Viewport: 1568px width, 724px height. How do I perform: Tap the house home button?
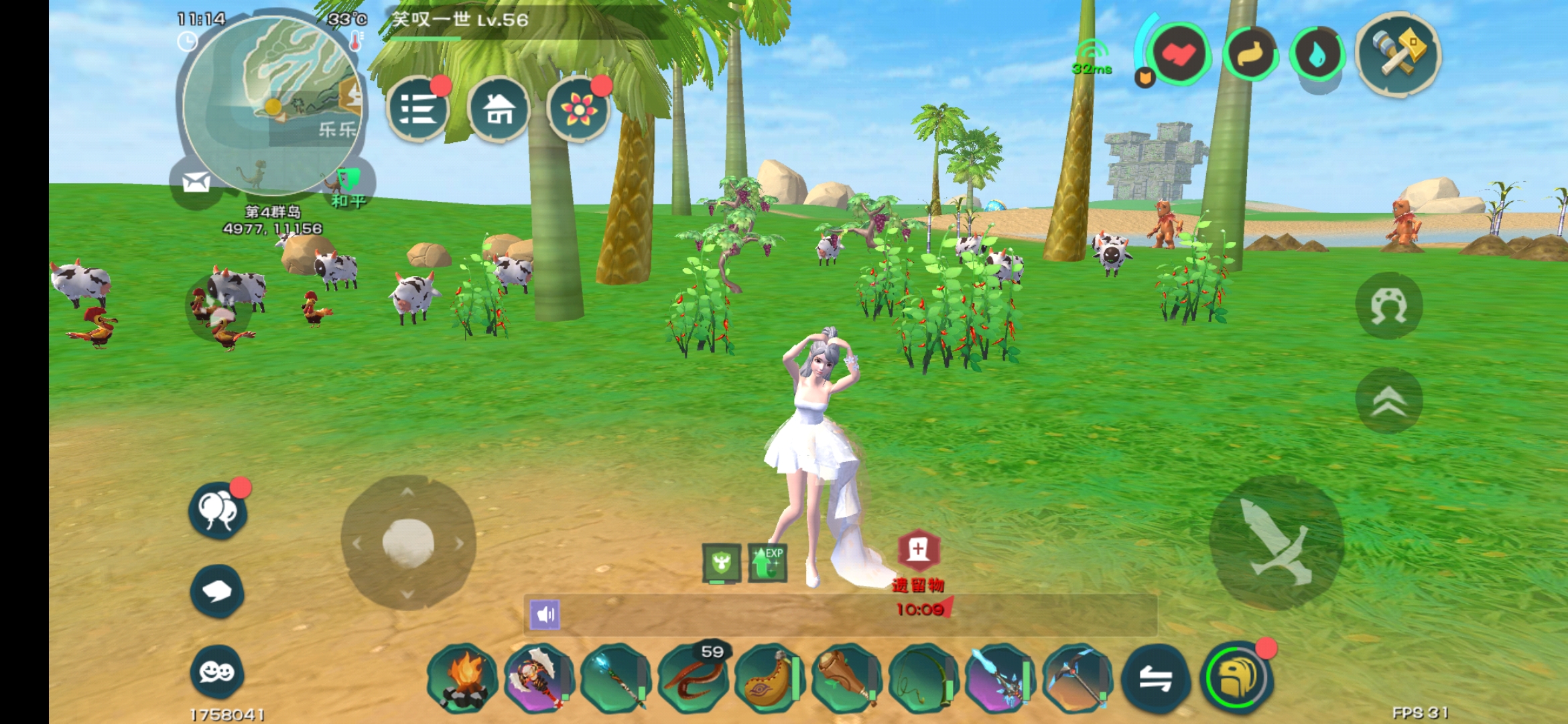point(499,109)
